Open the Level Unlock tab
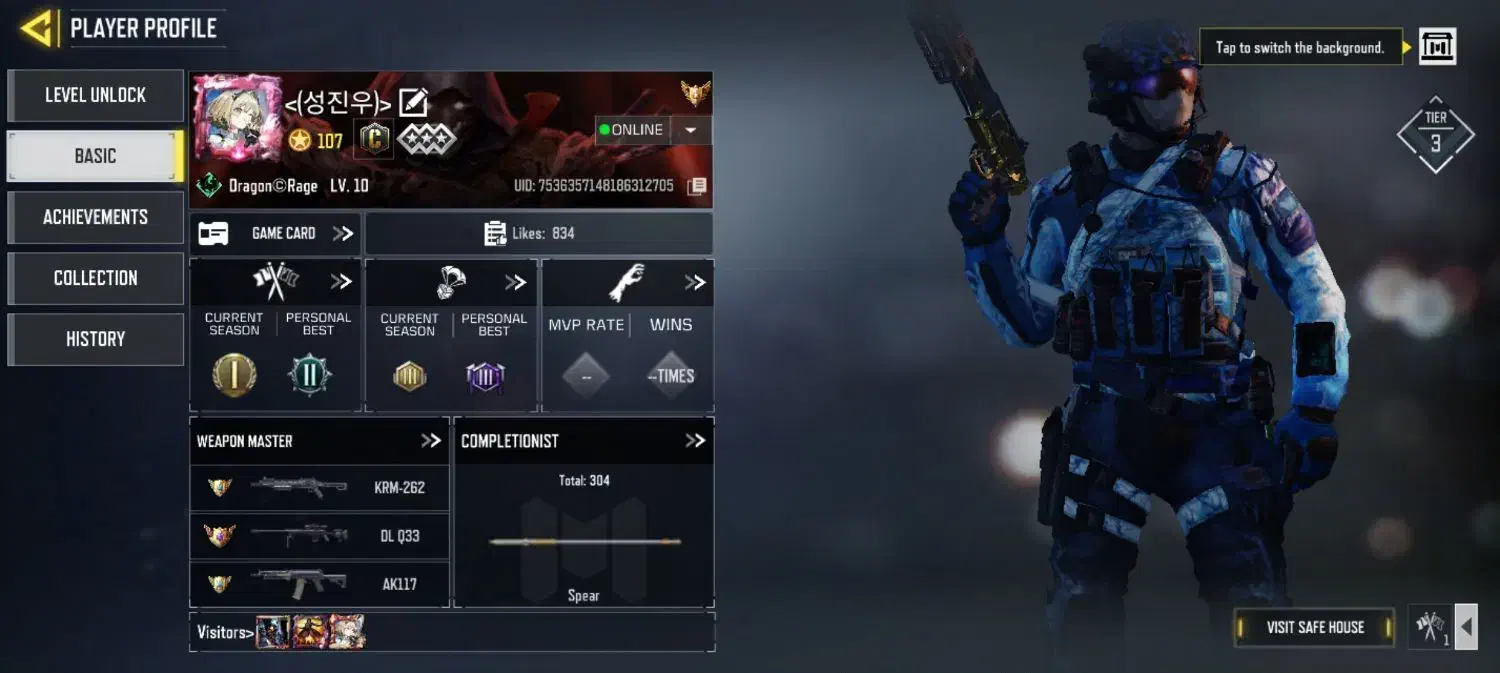The height and width of the screenshot is (673, 1500). click(95, 95)
